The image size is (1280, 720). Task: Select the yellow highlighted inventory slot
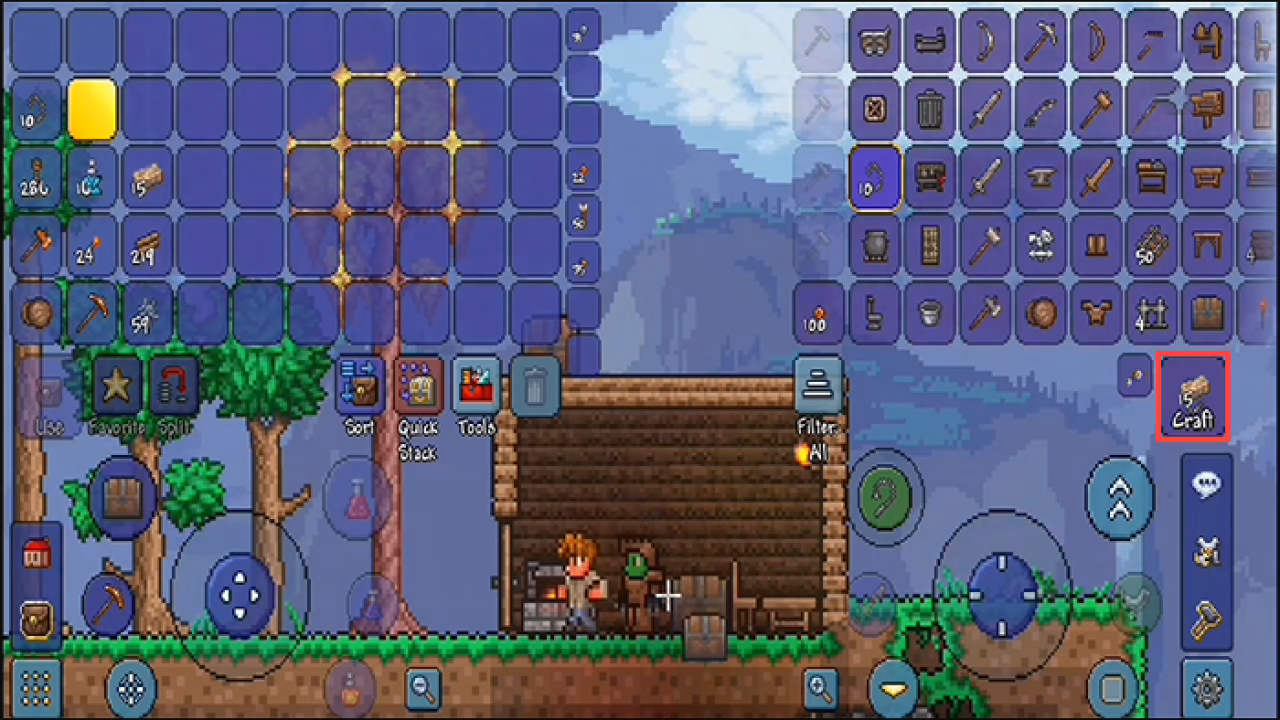pyautogui.click(x=93, y=108)
